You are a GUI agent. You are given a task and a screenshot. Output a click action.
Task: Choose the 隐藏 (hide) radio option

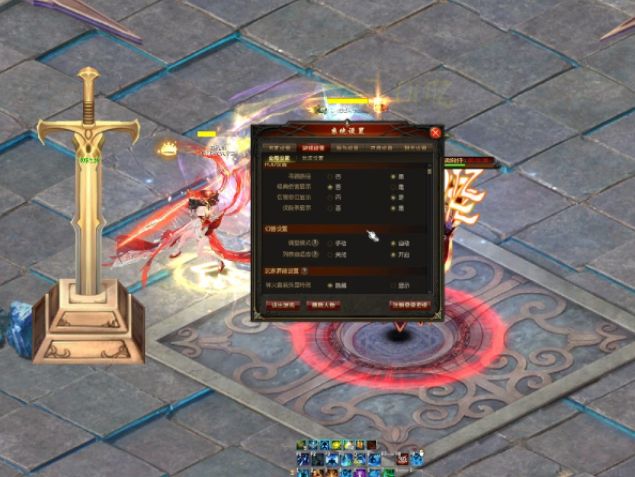[329, 285]
